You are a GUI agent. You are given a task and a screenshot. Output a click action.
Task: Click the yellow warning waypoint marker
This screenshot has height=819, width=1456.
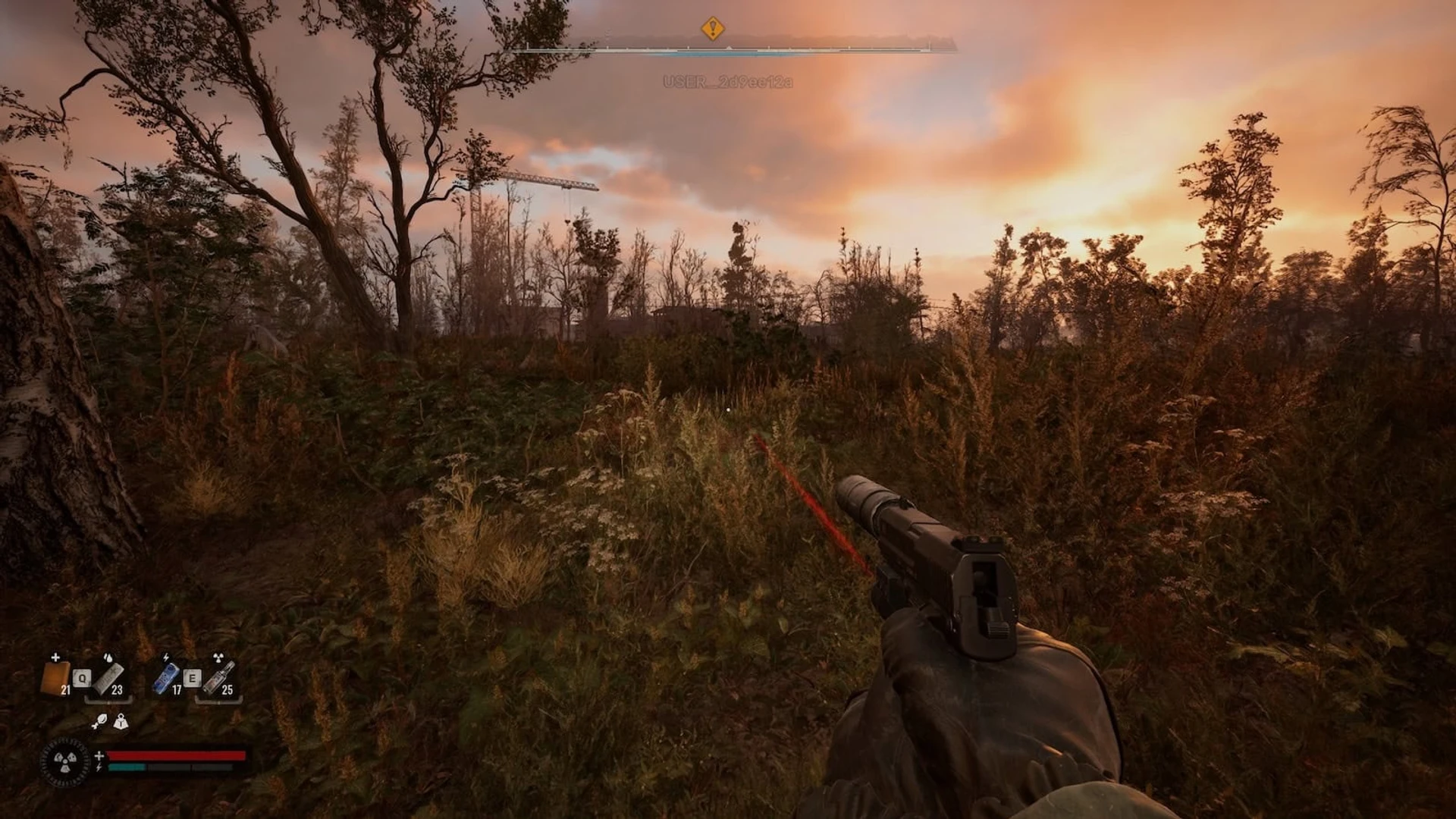click(x=713, y=27)
